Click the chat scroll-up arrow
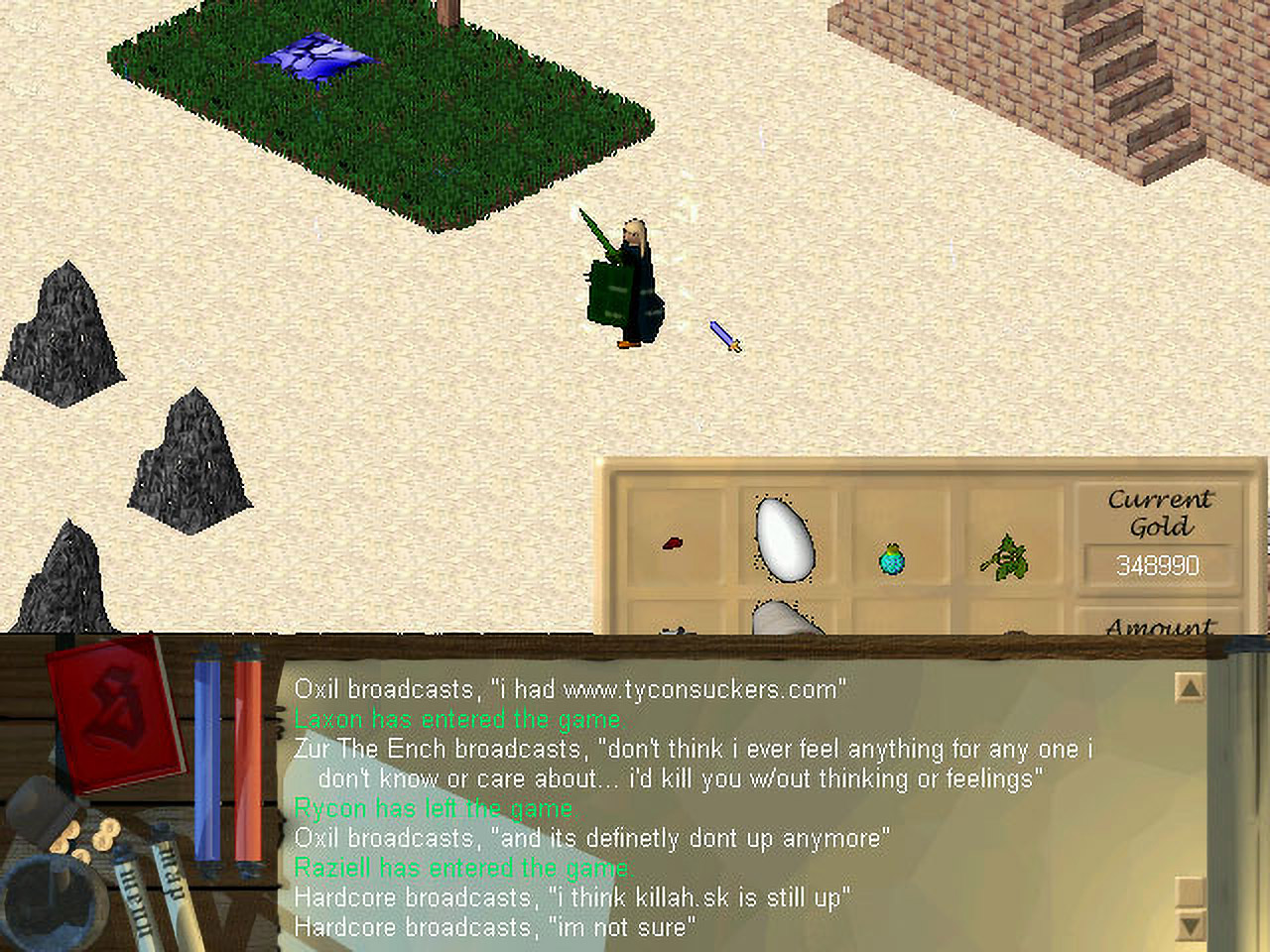This screenshot has height=952, width=1270. click(1189, 687)
